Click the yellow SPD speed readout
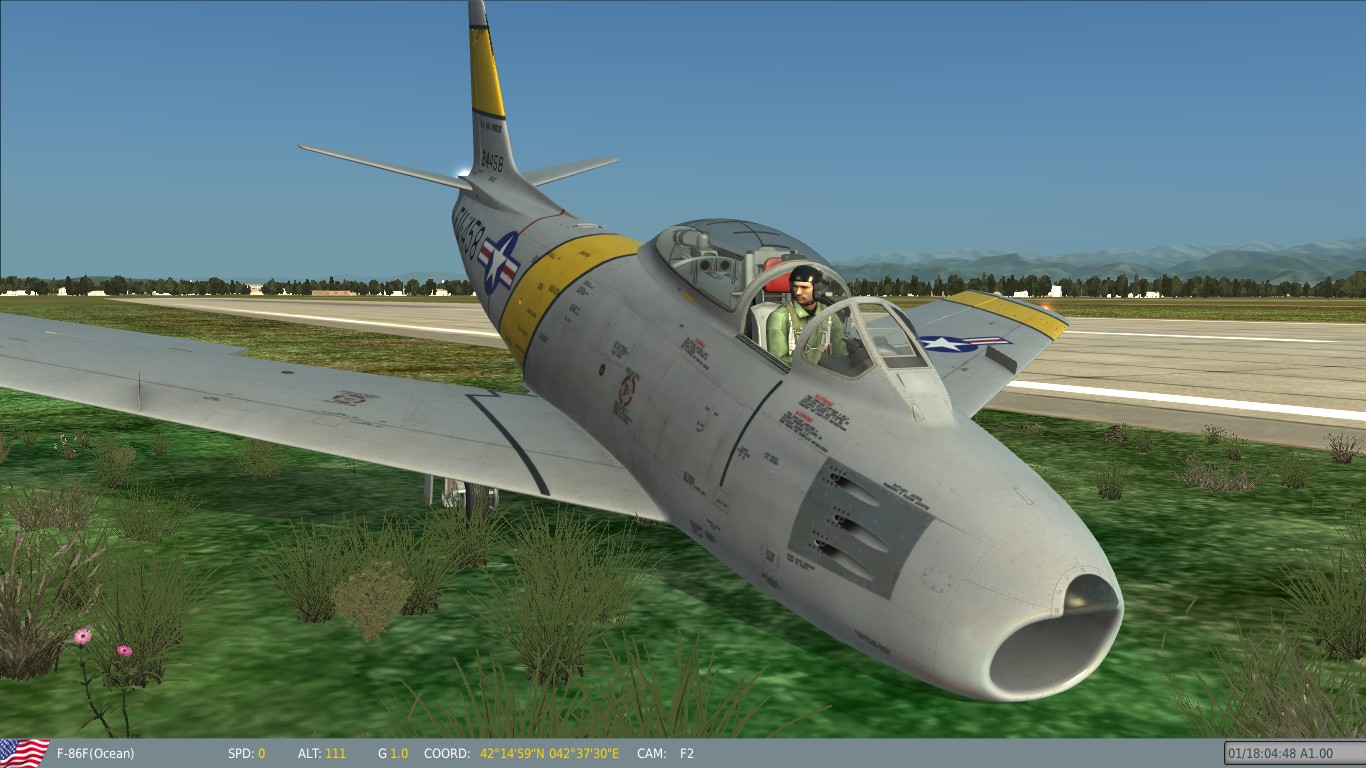Screen dimensions: 1366x768 tap(262, 754)
